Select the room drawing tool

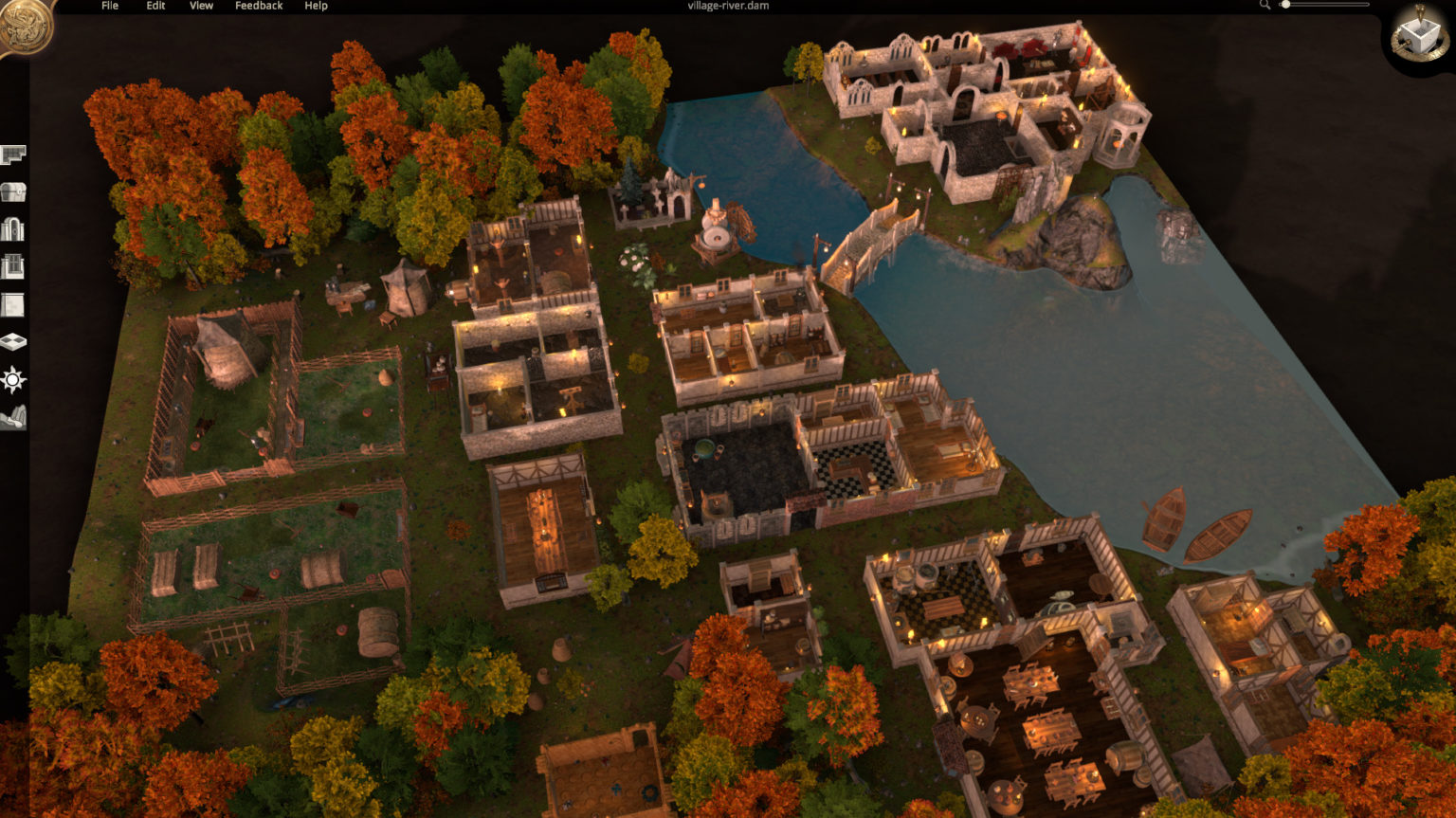click(x=13, y=156)
